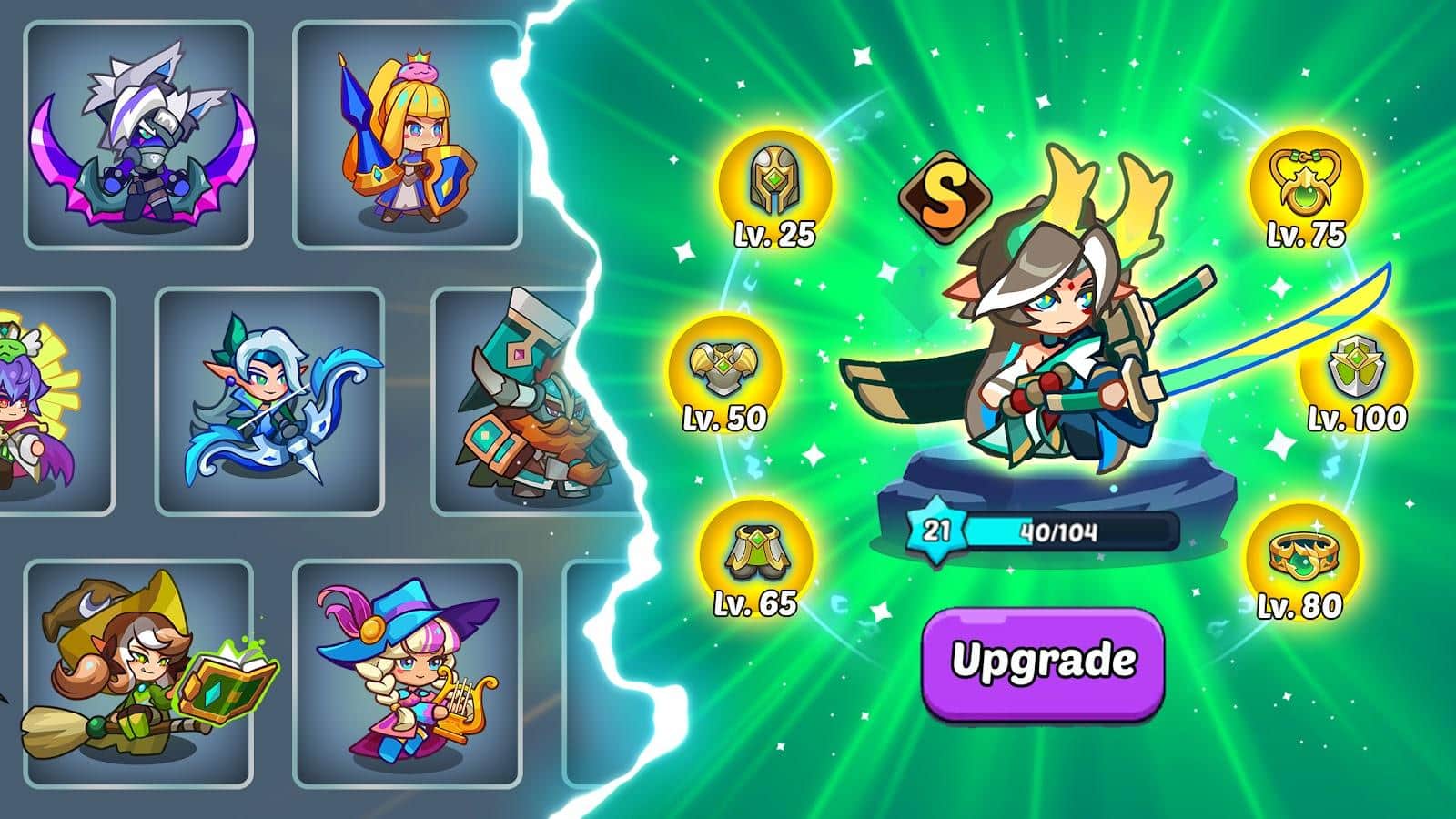Tap the purple Upgrade button
This screenshot has height=819, width=1456.
(1044, 662)
